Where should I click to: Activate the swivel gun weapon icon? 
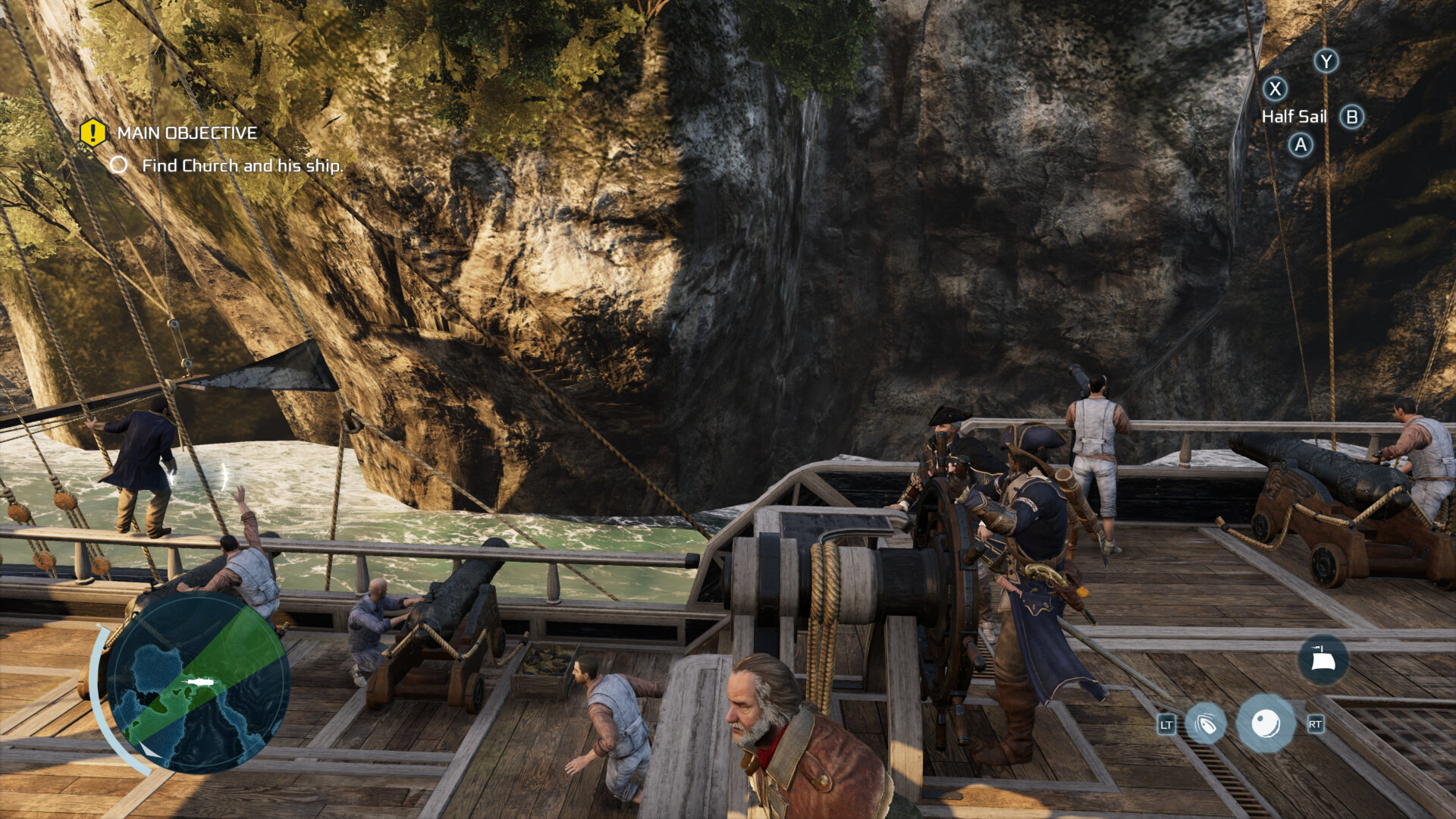(x=1205, y=724)
